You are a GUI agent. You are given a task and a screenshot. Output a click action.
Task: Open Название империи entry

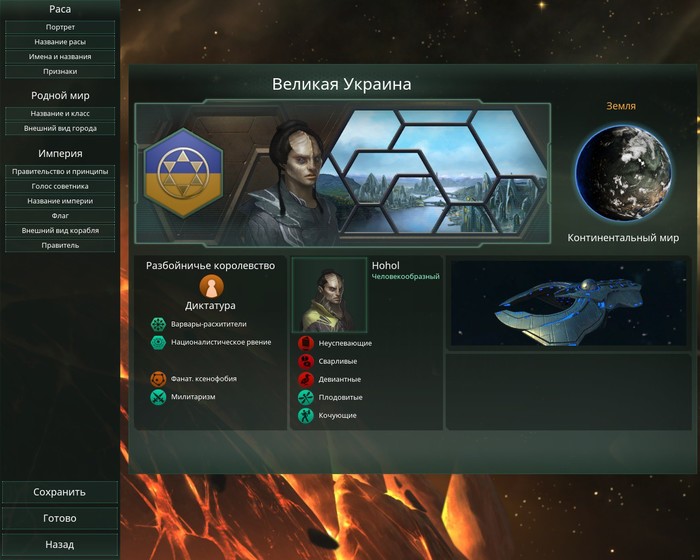coord(60,201)
